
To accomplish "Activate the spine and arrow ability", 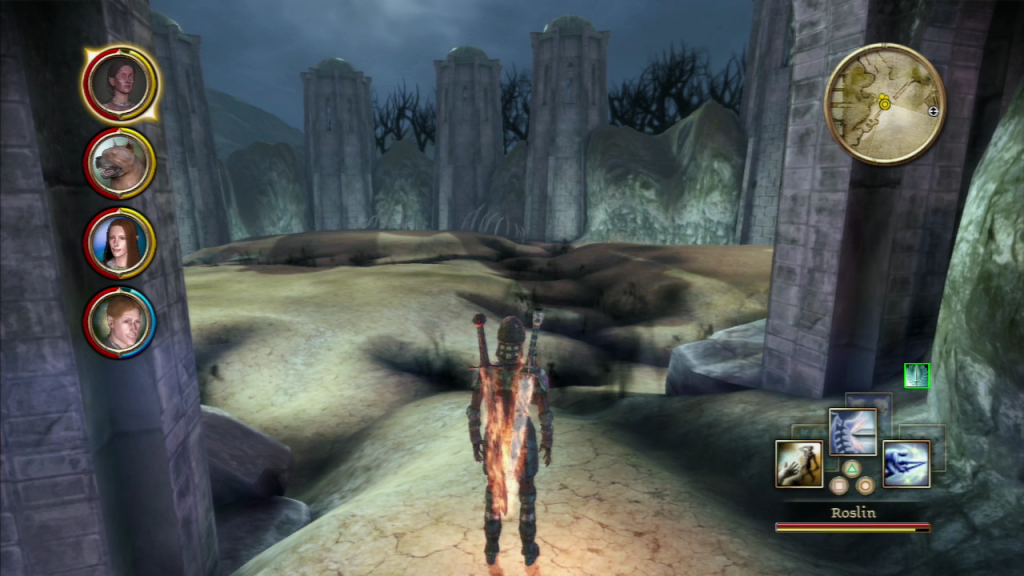I will 852,432.
